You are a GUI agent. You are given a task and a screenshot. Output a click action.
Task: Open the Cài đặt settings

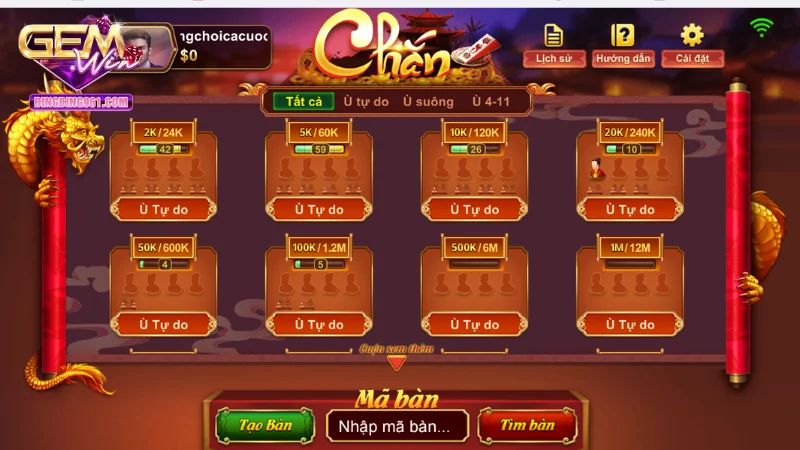[x=692, y=43]
